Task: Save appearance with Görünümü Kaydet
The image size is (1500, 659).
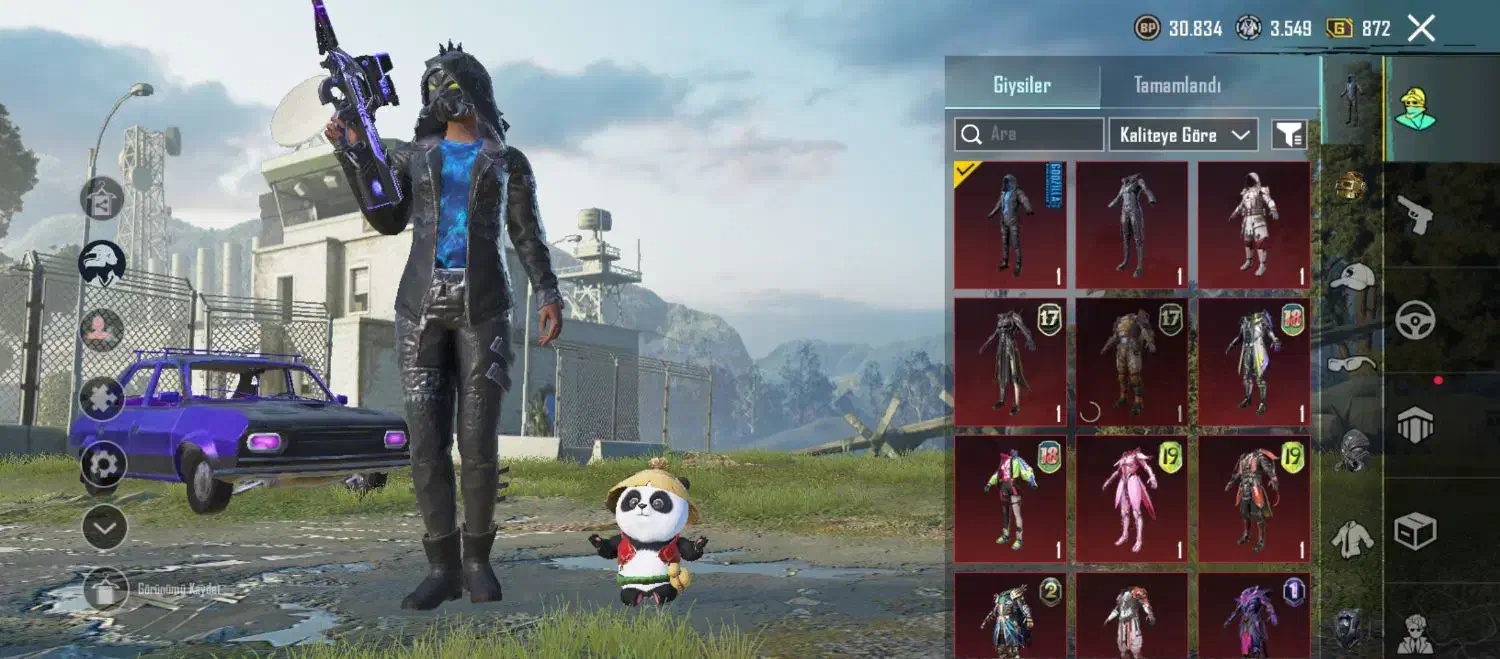Action: (106, 589)
